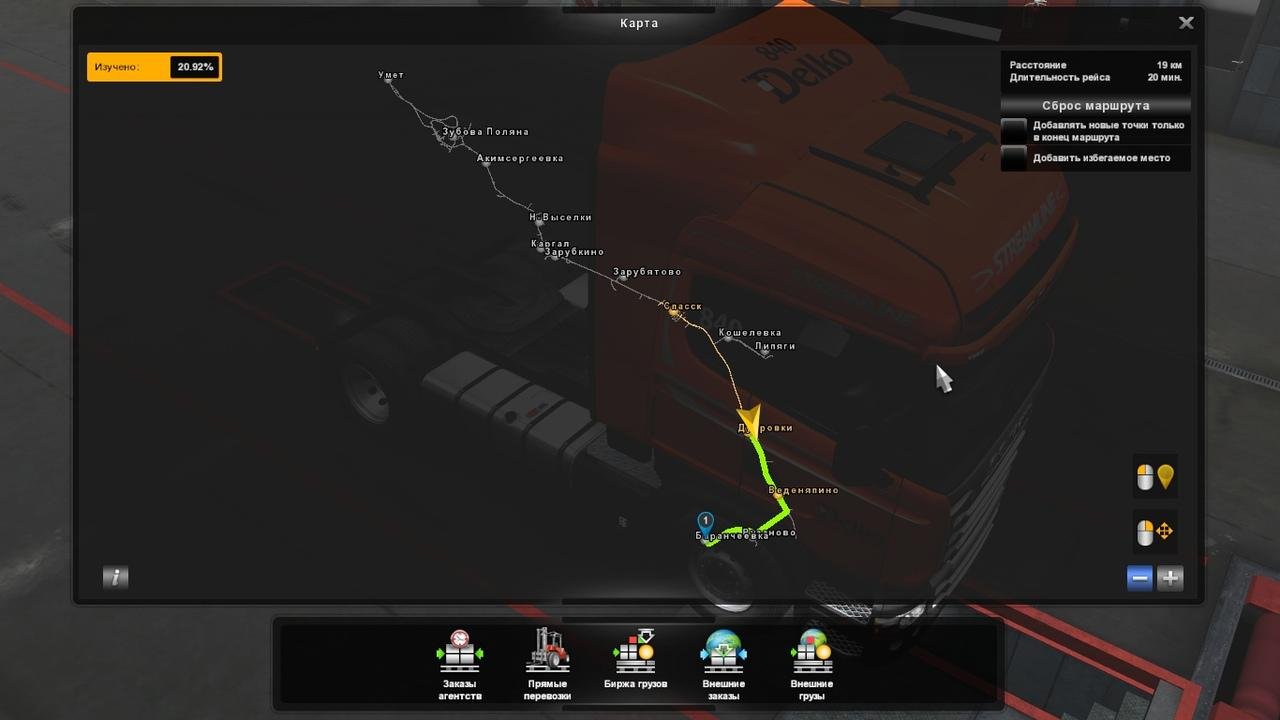Toggle Добавить избегаемое место option
The width and height of the screenshot is (1280, 720).
coord(1014,158)
